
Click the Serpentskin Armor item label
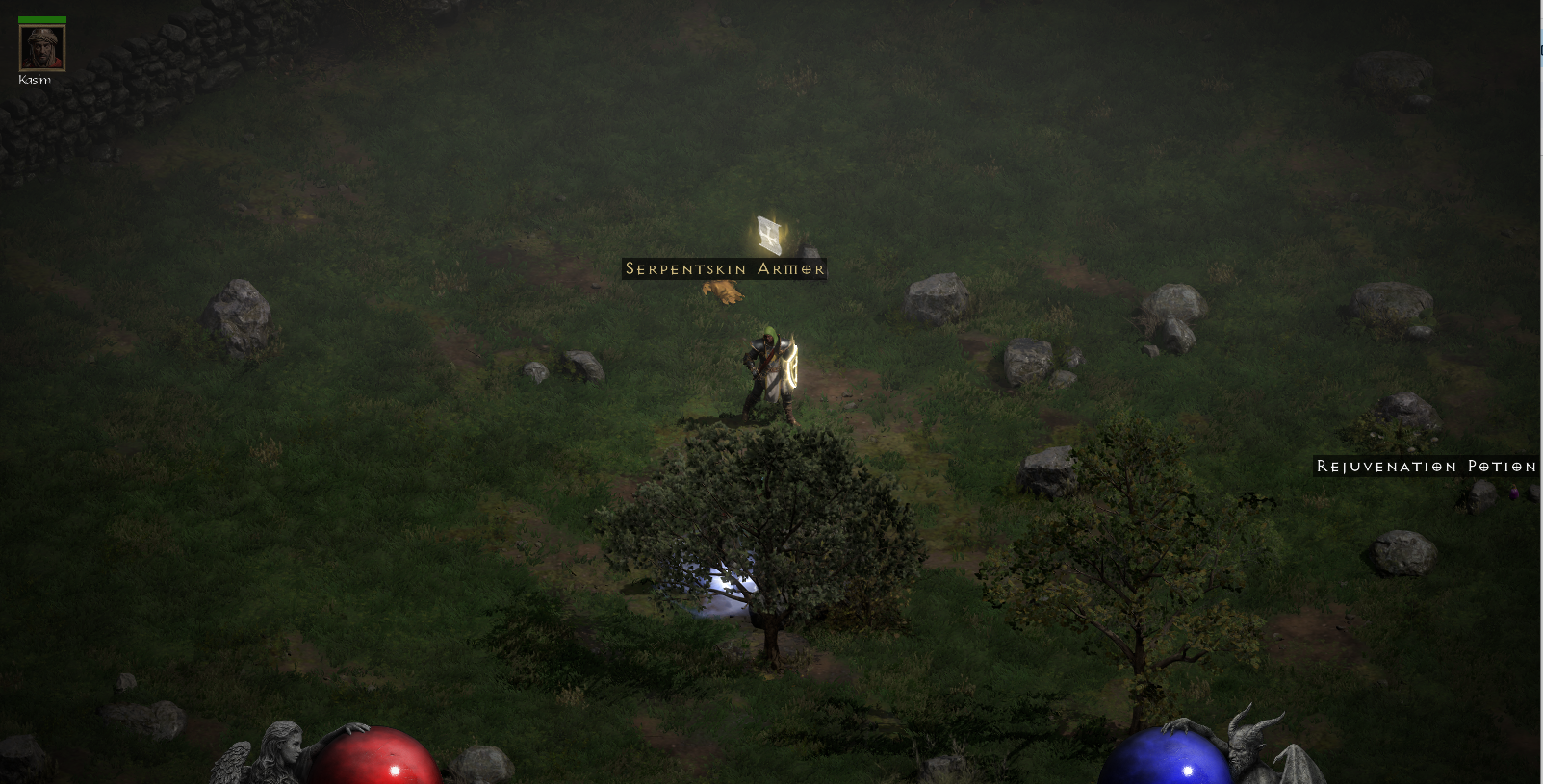pyautogui.click(x=725, y=269)
